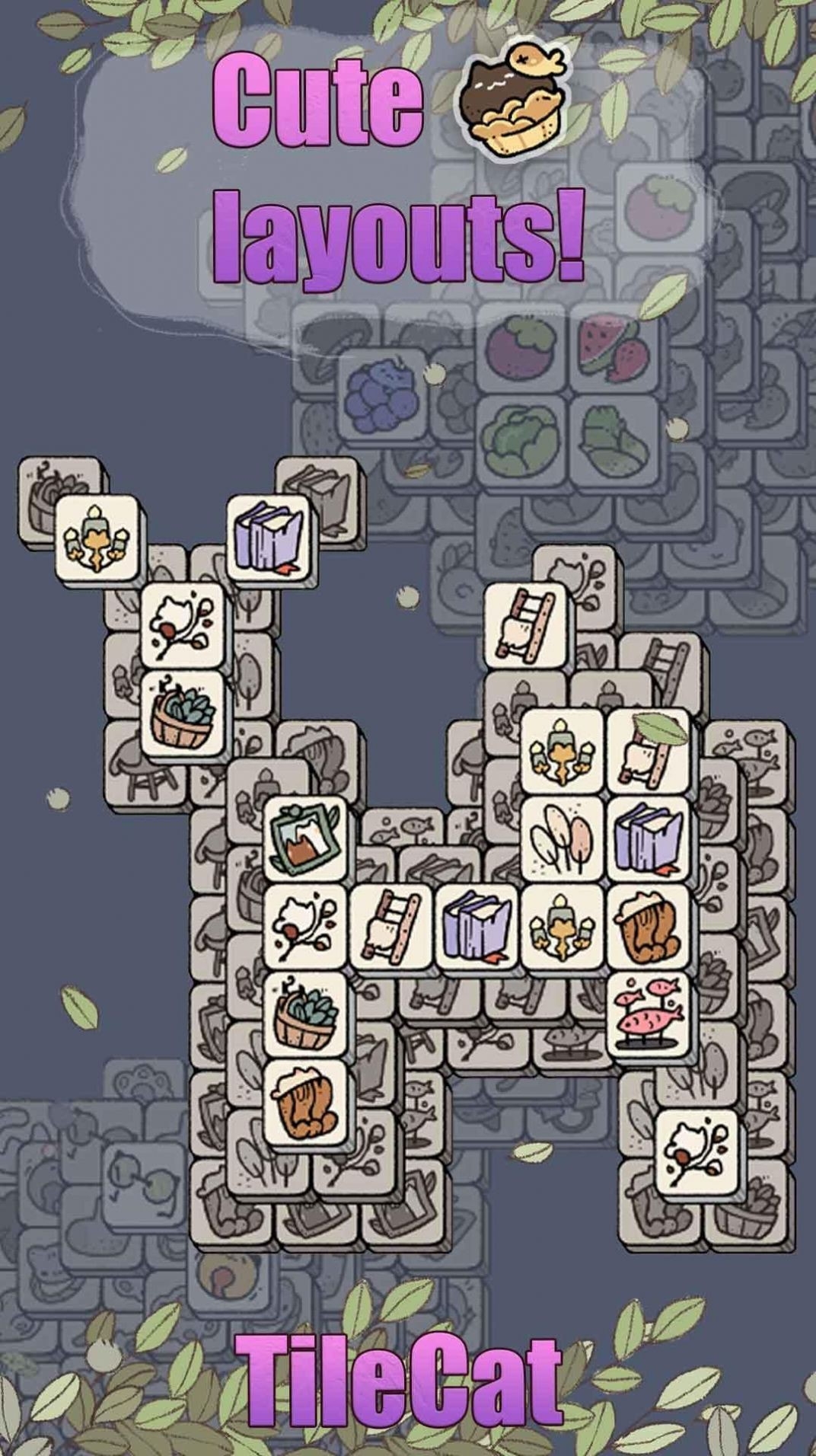Select the framed picture tile

tap(305, 838)
